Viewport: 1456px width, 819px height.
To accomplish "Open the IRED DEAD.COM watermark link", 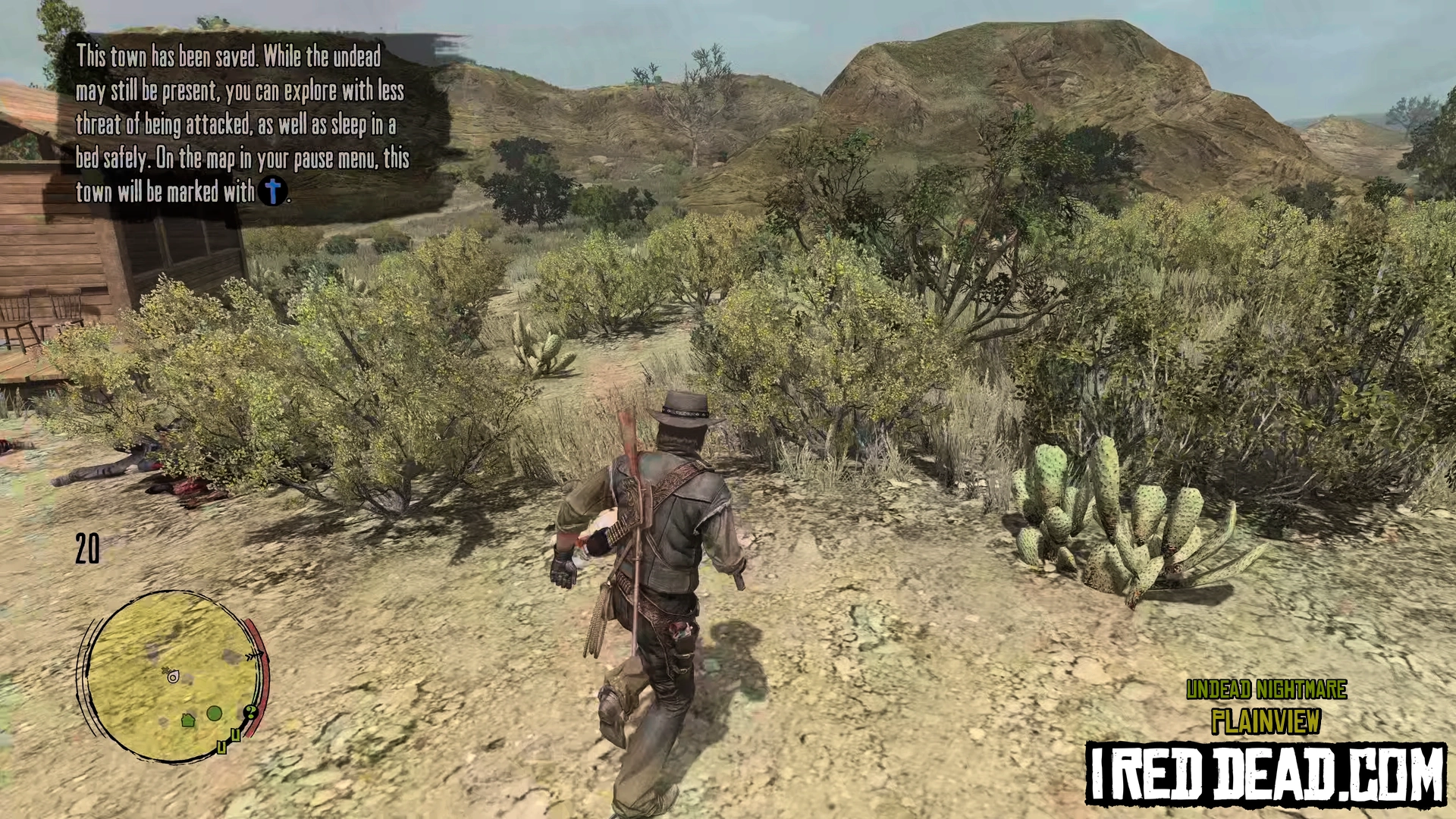I will [1265, 774].
